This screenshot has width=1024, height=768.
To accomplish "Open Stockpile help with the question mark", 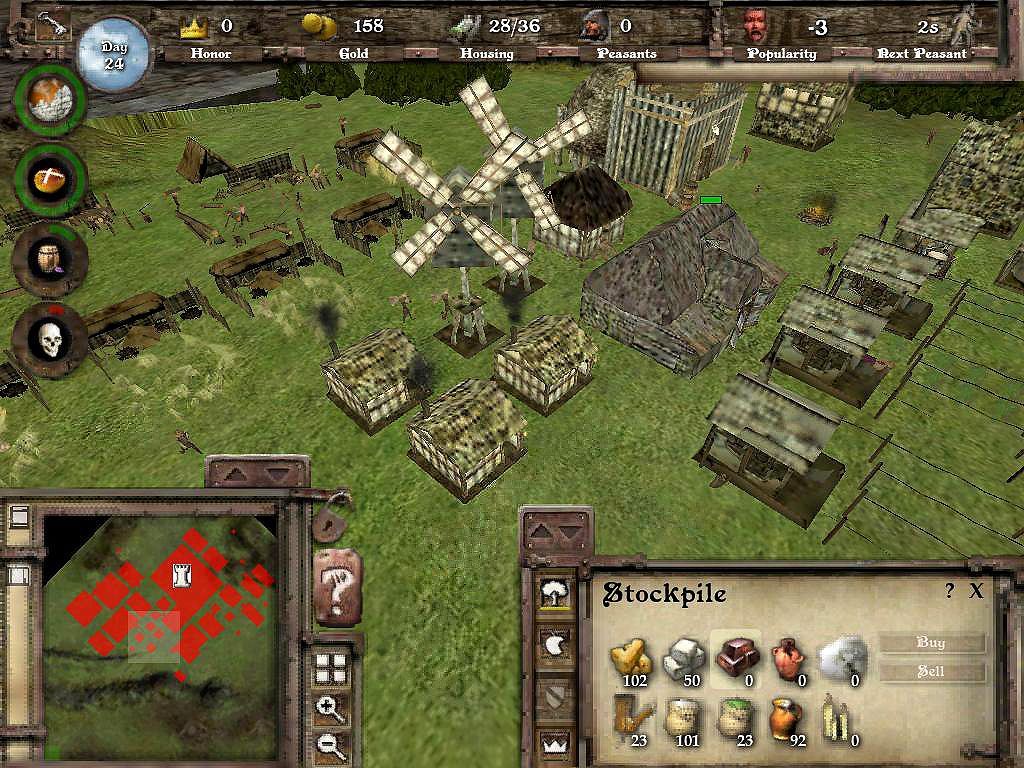I will tap(950, 591).
